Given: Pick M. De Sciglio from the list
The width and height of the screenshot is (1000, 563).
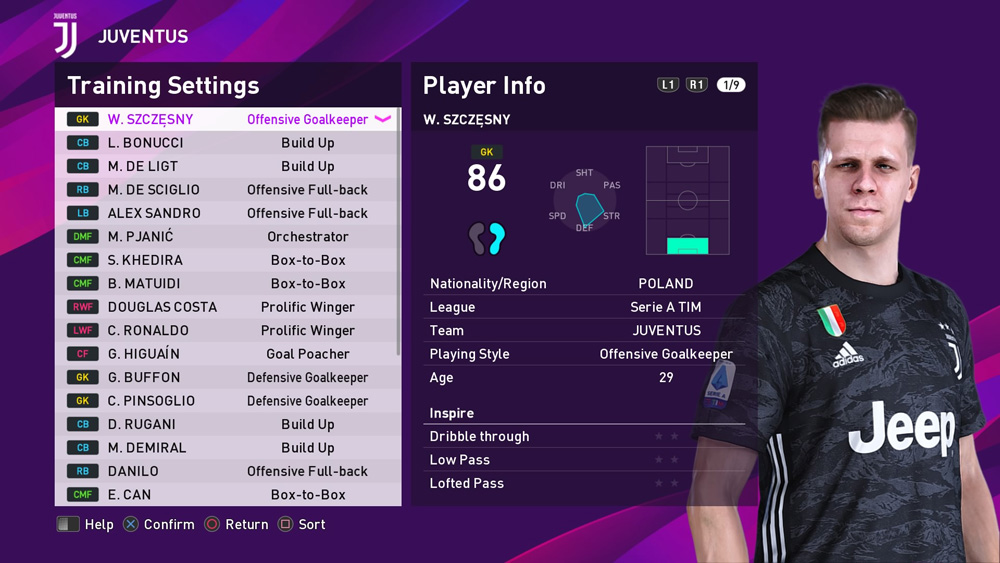Looking at the screenshot, I should tap(227, 190).
